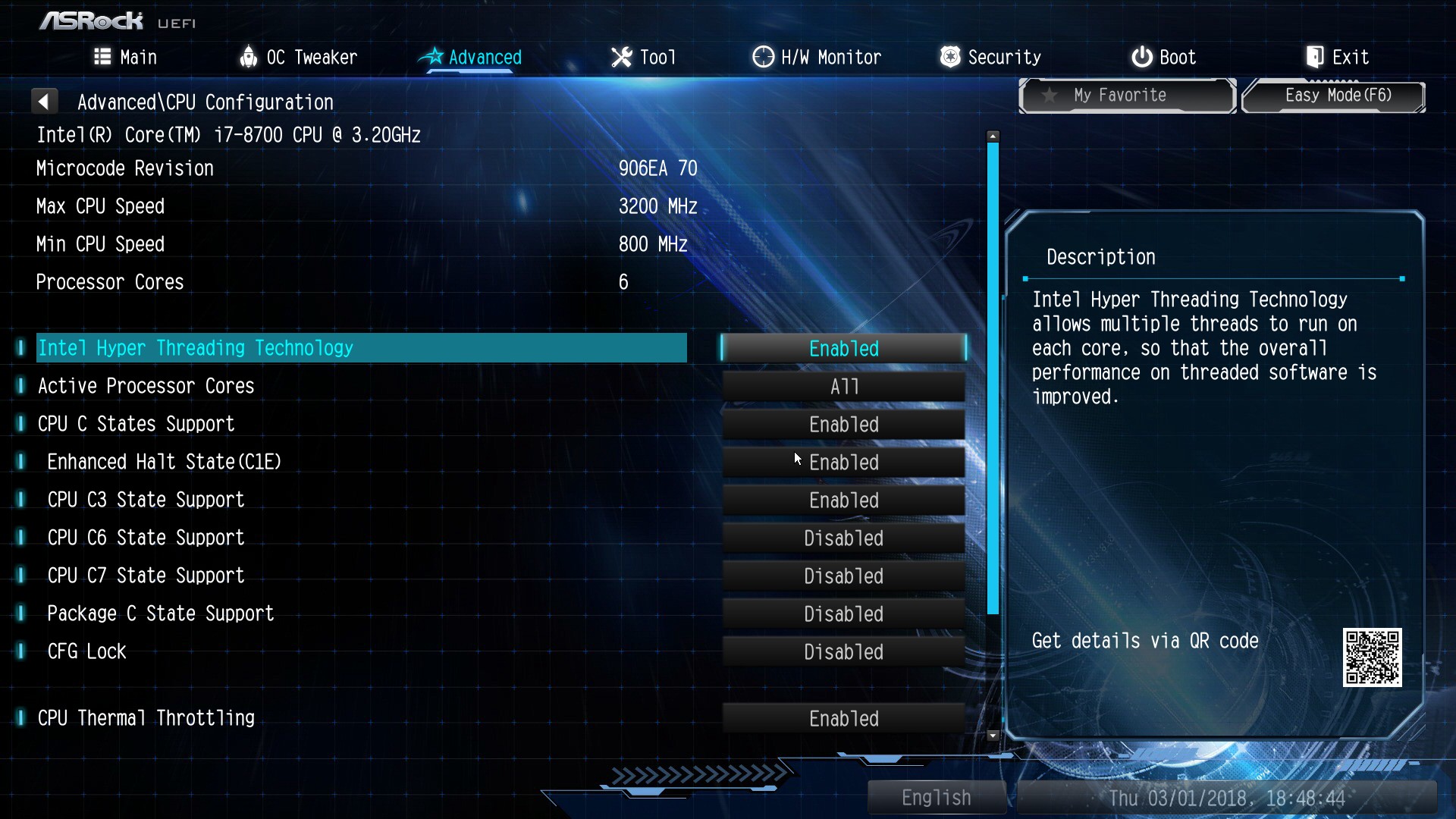
Task: Switch to the Boot tab
Action: [x=1163, y=57]
